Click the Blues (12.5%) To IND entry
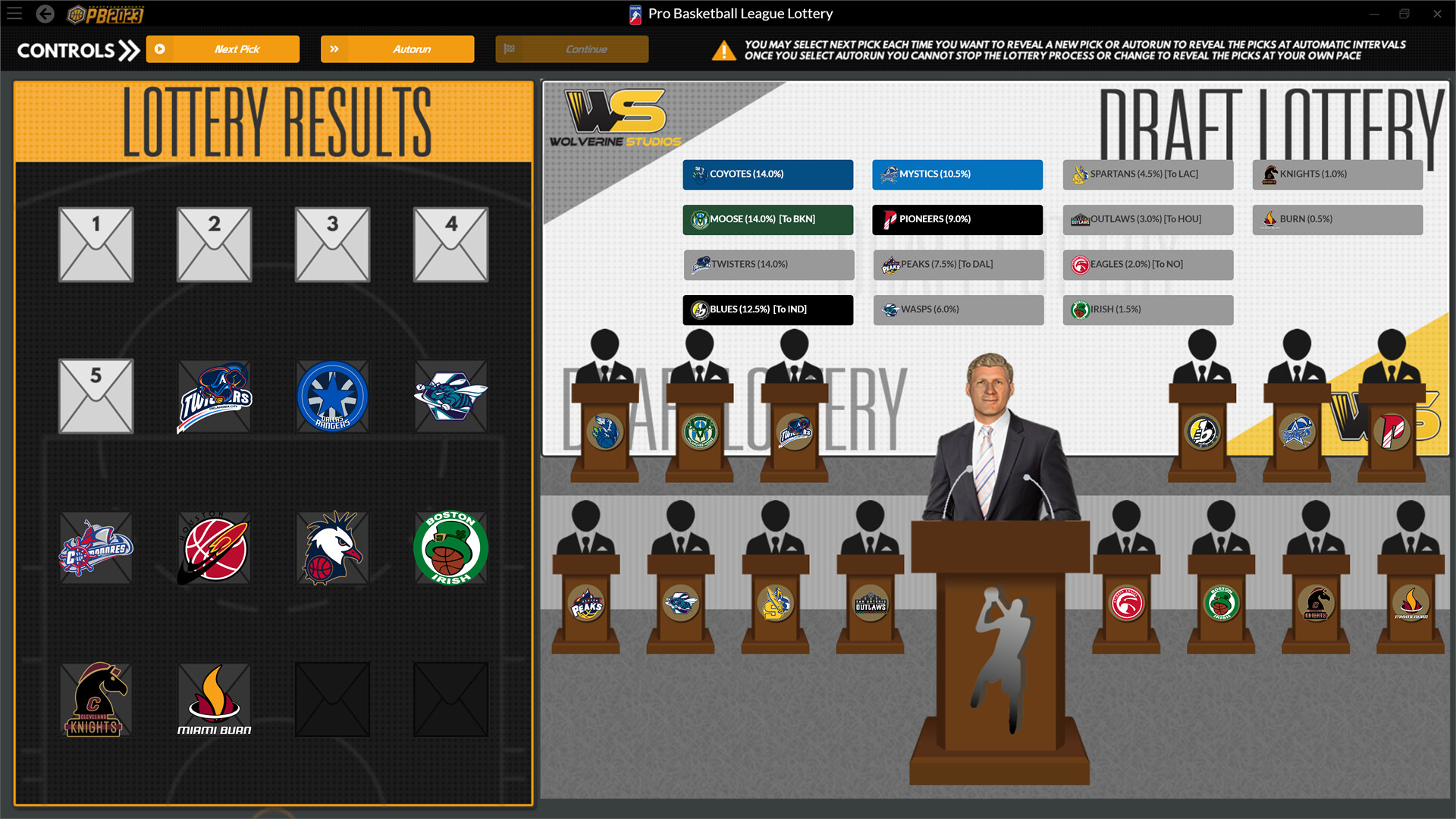This screenshot has height=819, width=1456. pos(767,309)
